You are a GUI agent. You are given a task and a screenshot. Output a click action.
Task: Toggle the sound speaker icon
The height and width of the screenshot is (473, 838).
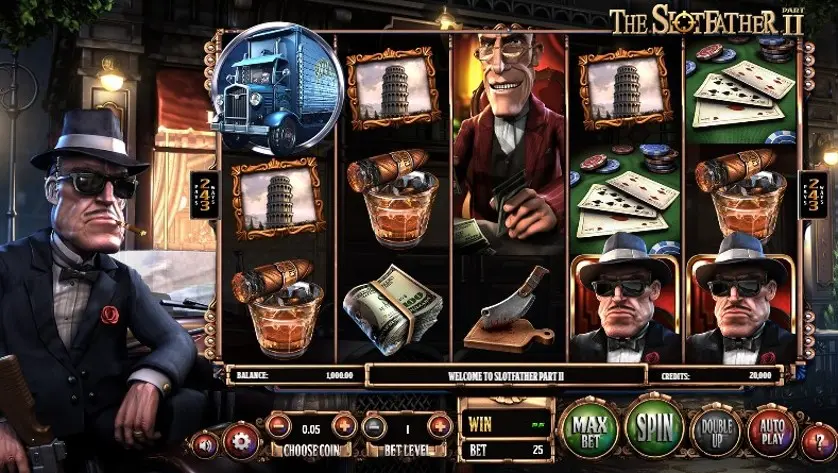pos(205,443)
